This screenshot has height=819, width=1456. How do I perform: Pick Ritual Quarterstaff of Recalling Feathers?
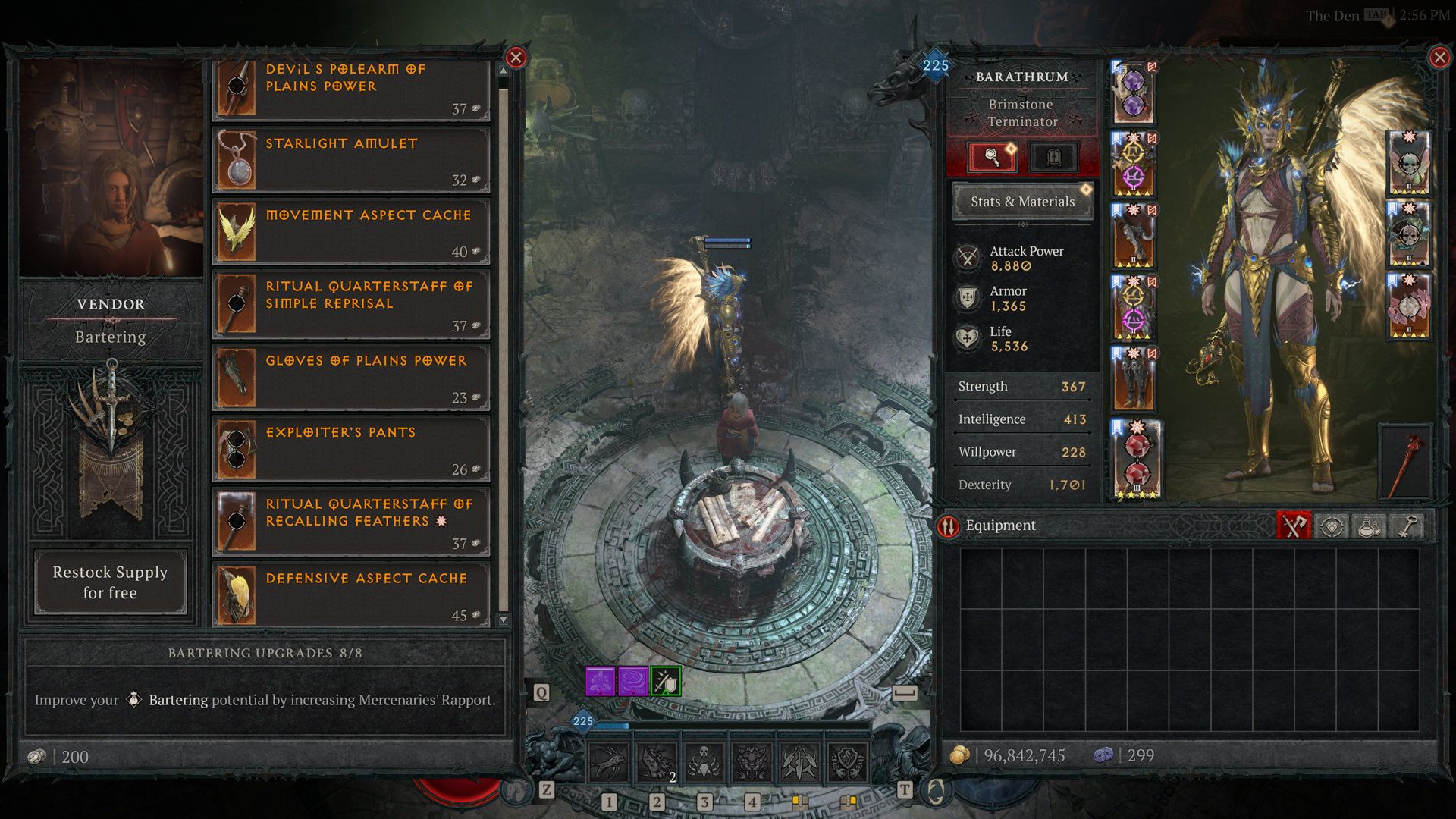(351, 522)
